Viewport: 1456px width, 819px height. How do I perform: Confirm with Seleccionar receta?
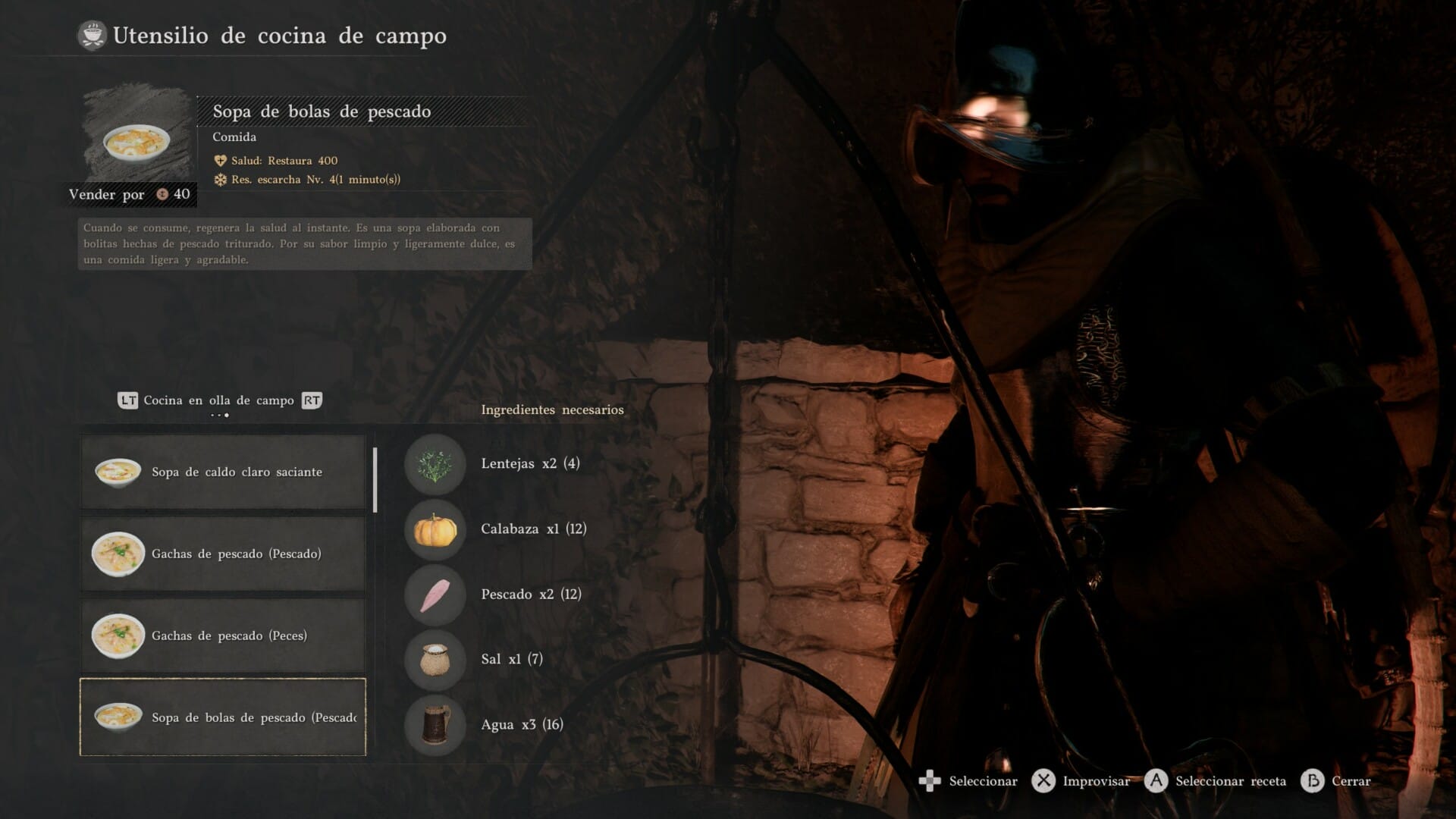pyautogui.click(x=1216, y=781)
